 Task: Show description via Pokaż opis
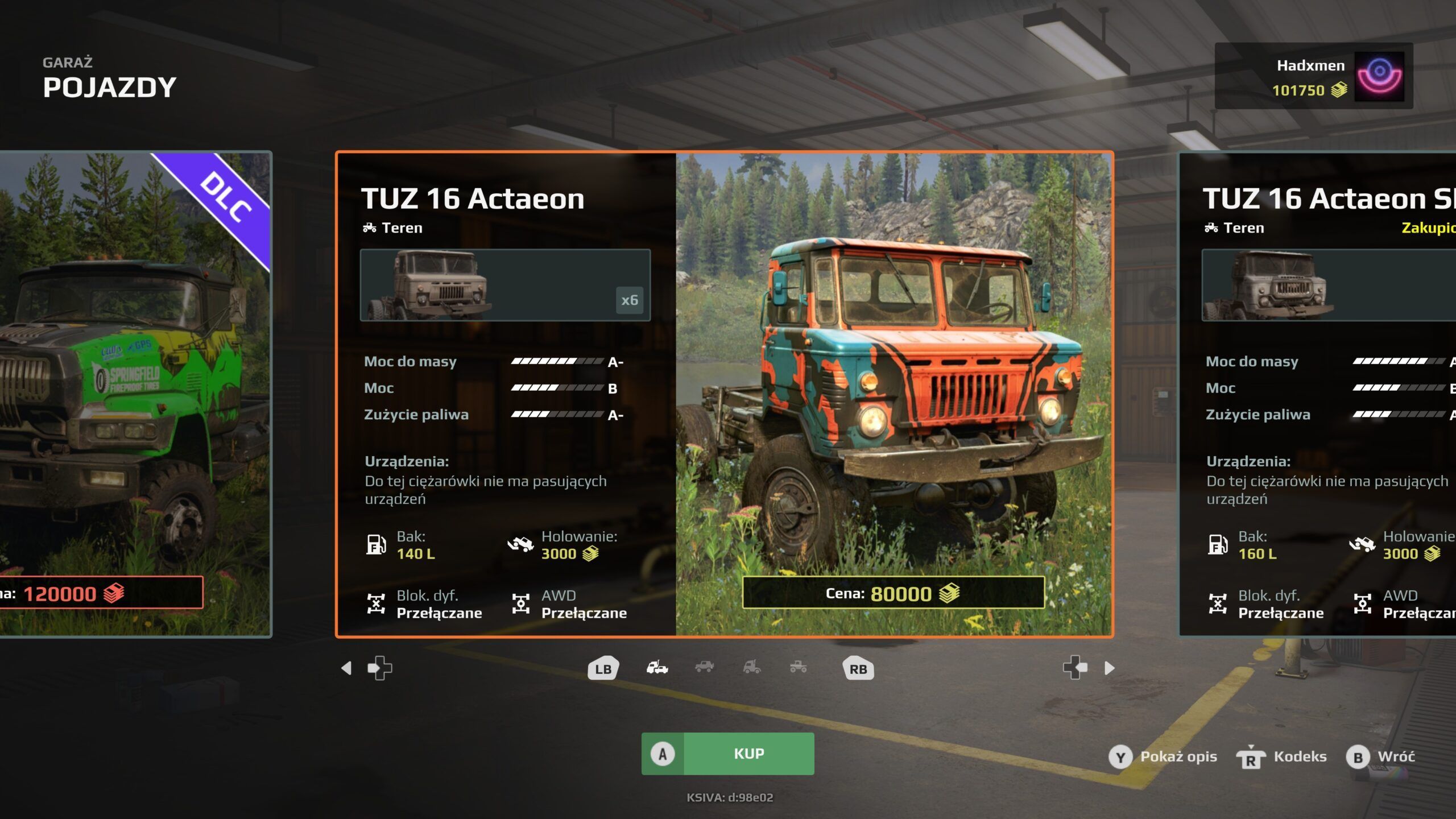1164,757
